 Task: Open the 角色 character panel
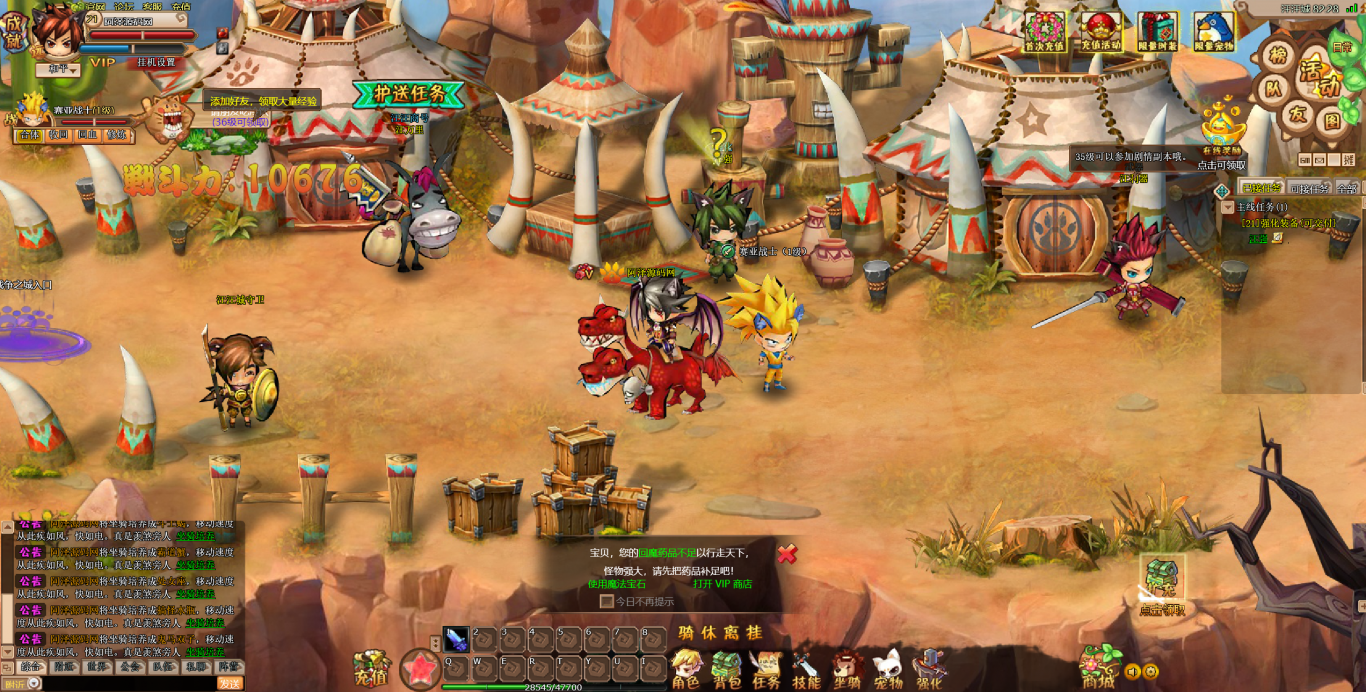[686, 669]
